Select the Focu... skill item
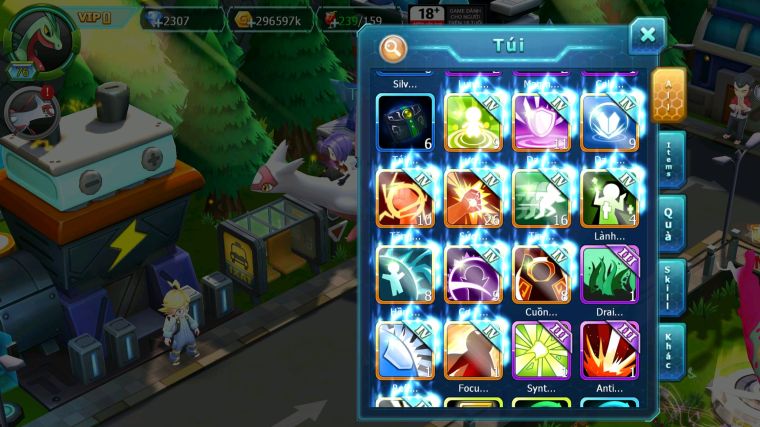This screenshot has width=760, height=427. point(473,349)
